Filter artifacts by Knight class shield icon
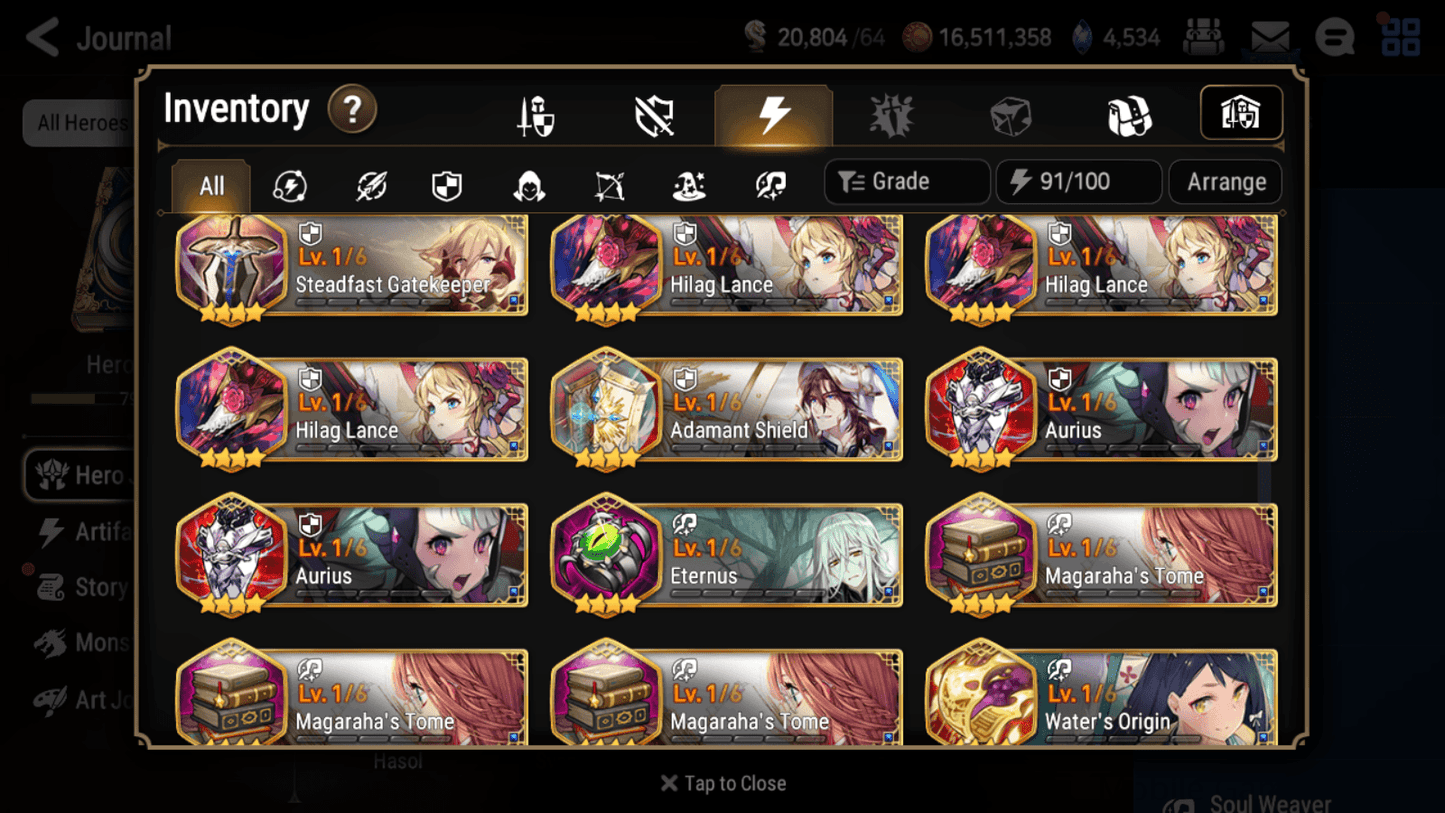The width and height of the screenshot is (1445, 813). coord(447,183)
